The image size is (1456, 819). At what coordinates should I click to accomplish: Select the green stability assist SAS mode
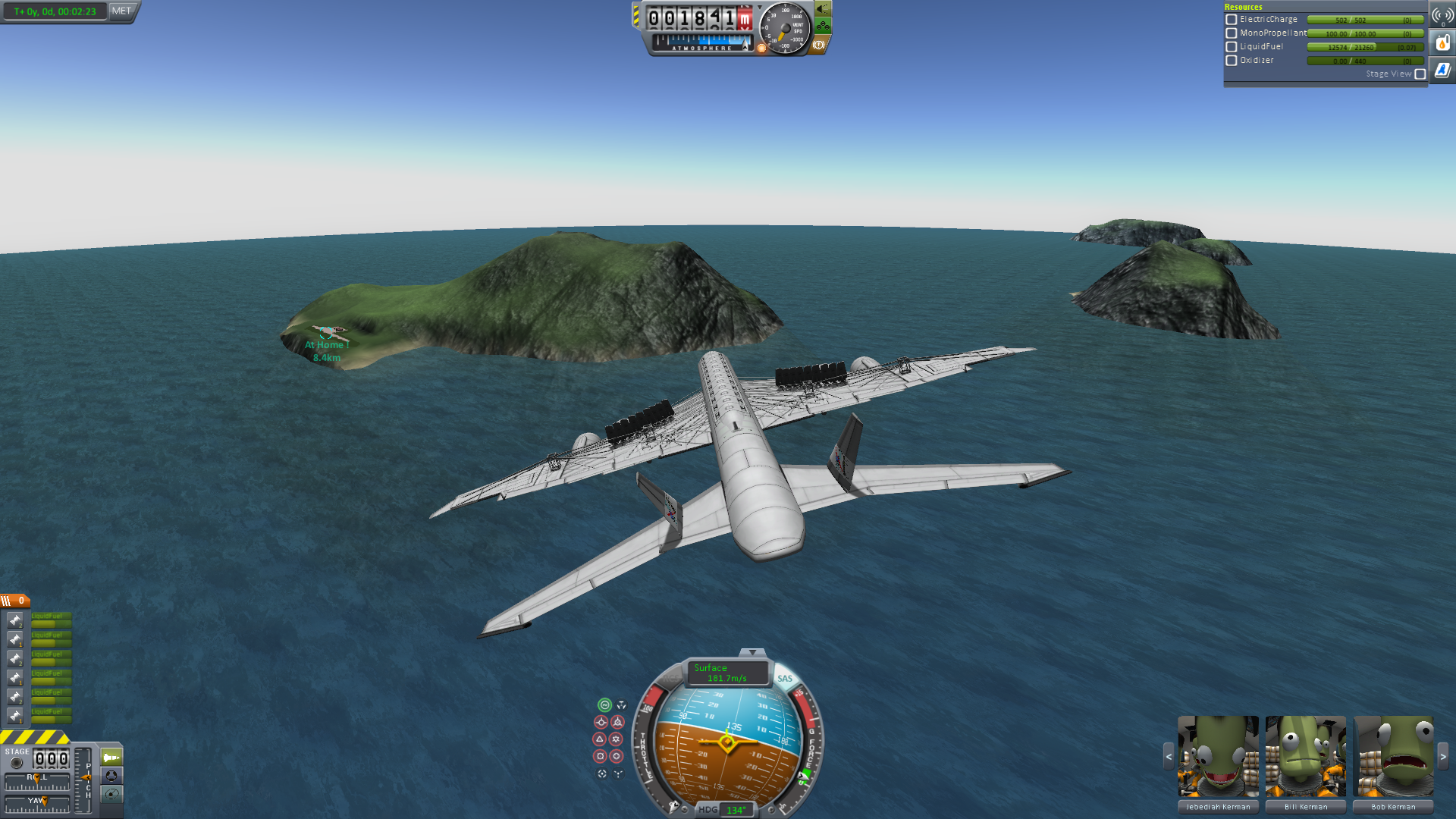pos(604,705)
